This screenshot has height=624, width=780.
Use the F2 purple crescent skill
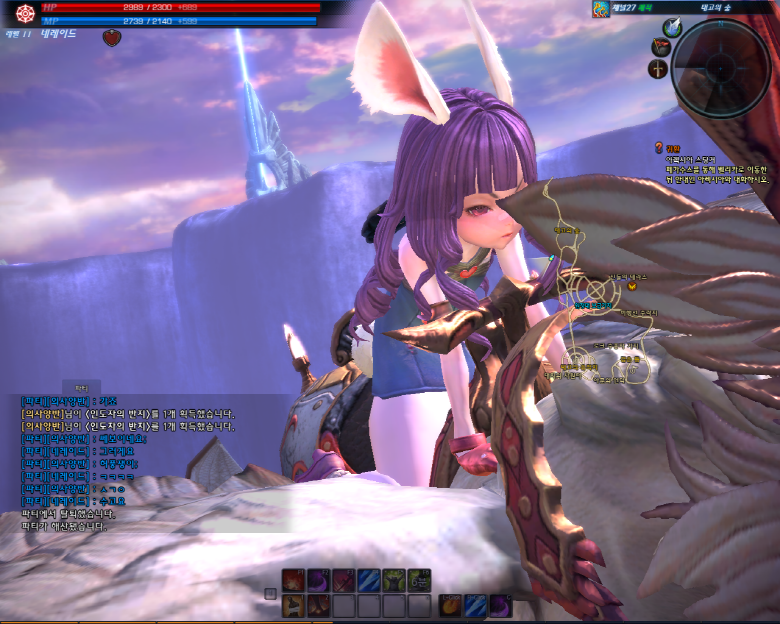tap(318, 580)
